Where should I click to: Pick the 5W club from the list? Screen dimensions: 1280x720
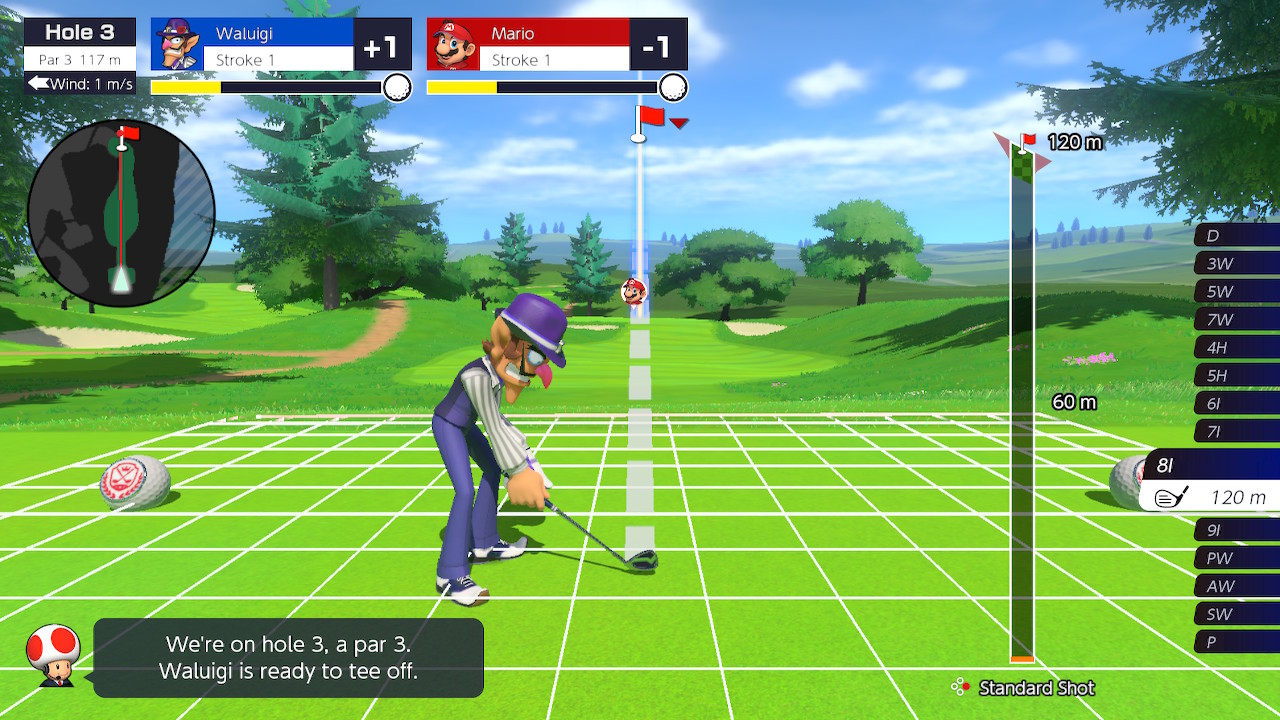pyautogui.click(x=1236, y=292)
